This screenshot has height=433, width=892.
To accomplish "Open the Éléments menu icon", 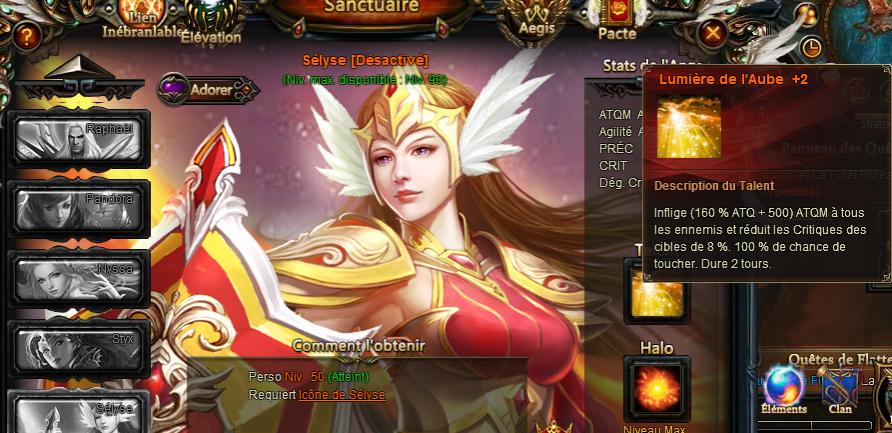I will tap(783, 388).
